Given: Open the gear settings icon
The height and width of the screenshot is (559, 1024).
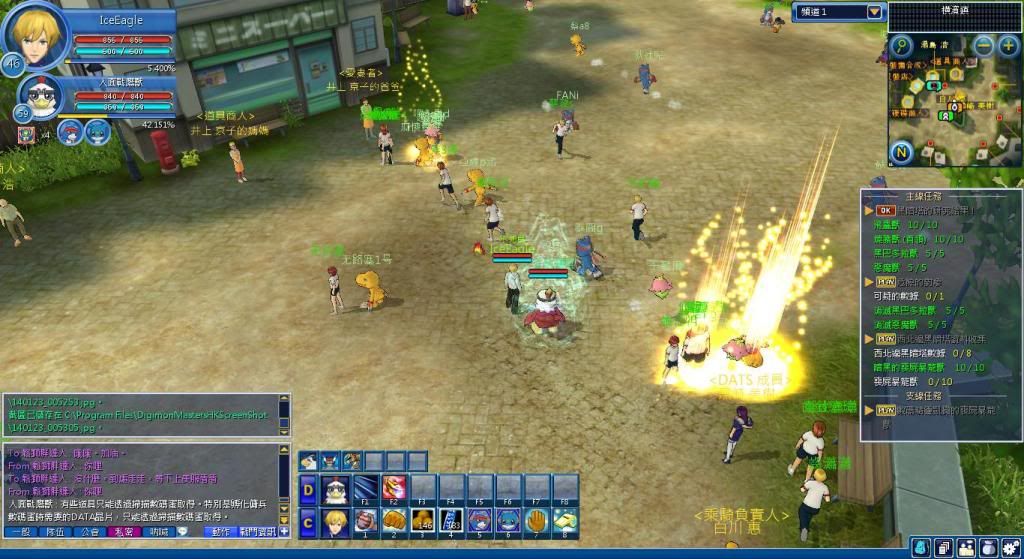Looking at the screenshot, I should pyautogui.click(x=1013, y=549).
